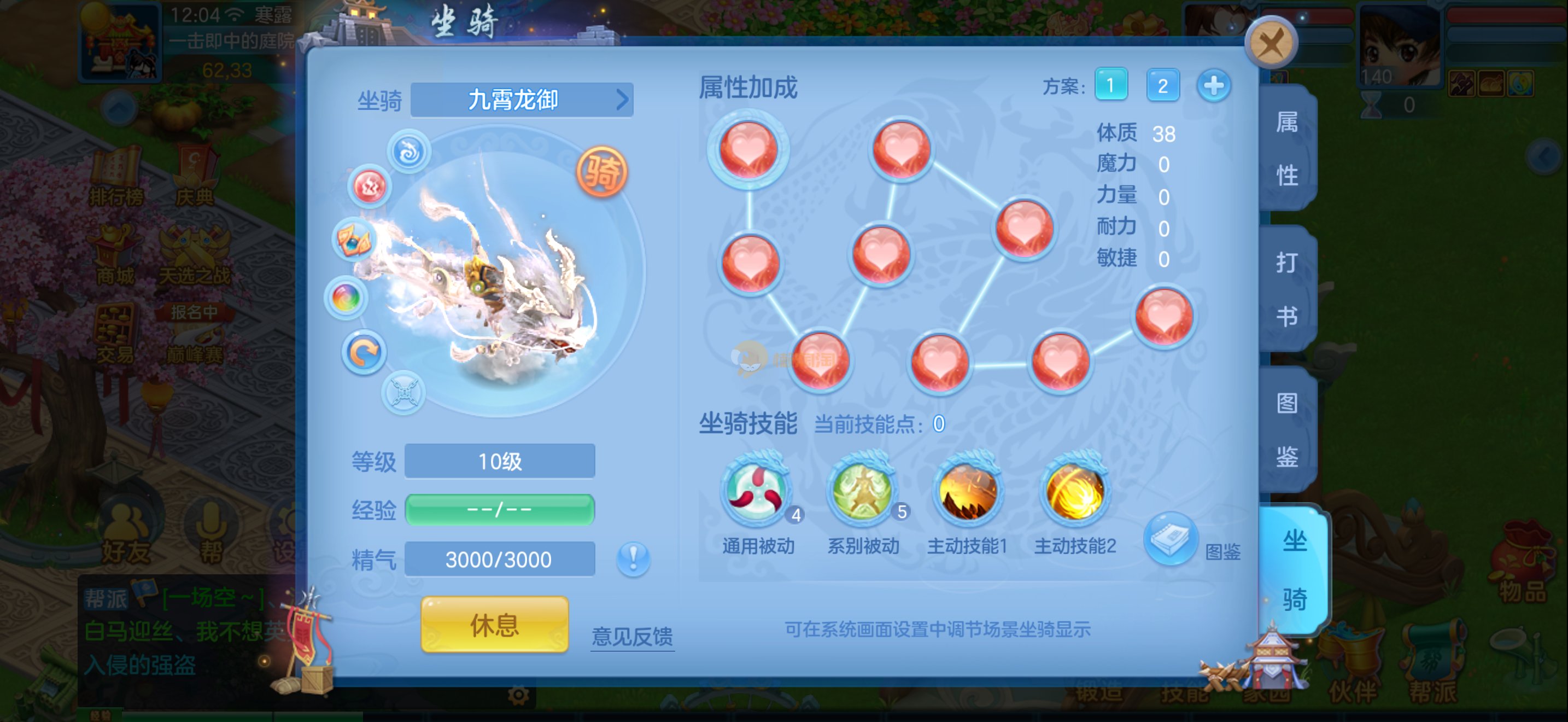The image size is (1568, 722).
Task: Switch to the 属性 tab
Action: pyautogui.click(x=1287, y=149)
